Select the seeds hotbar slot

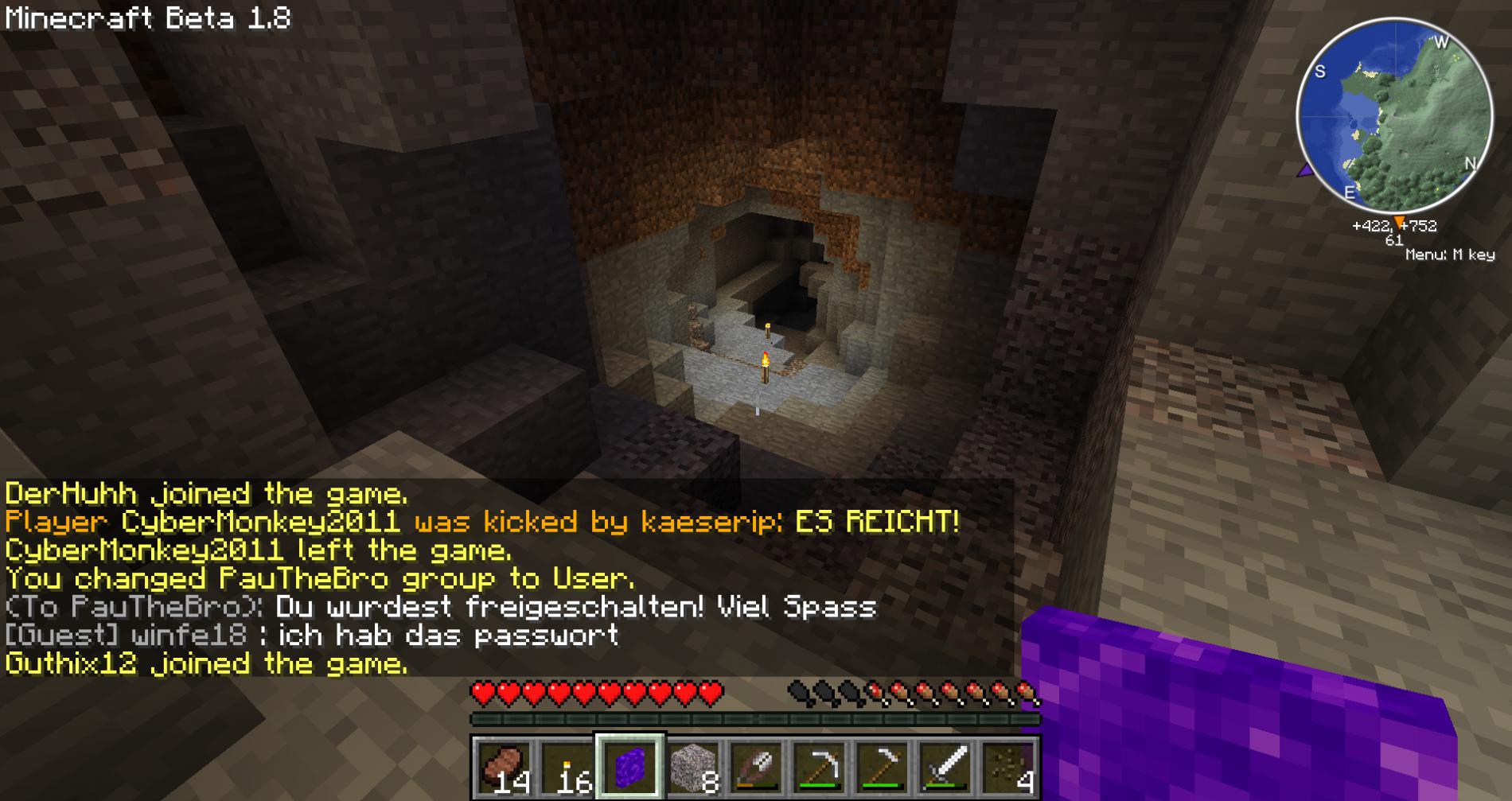(1009, 768)
